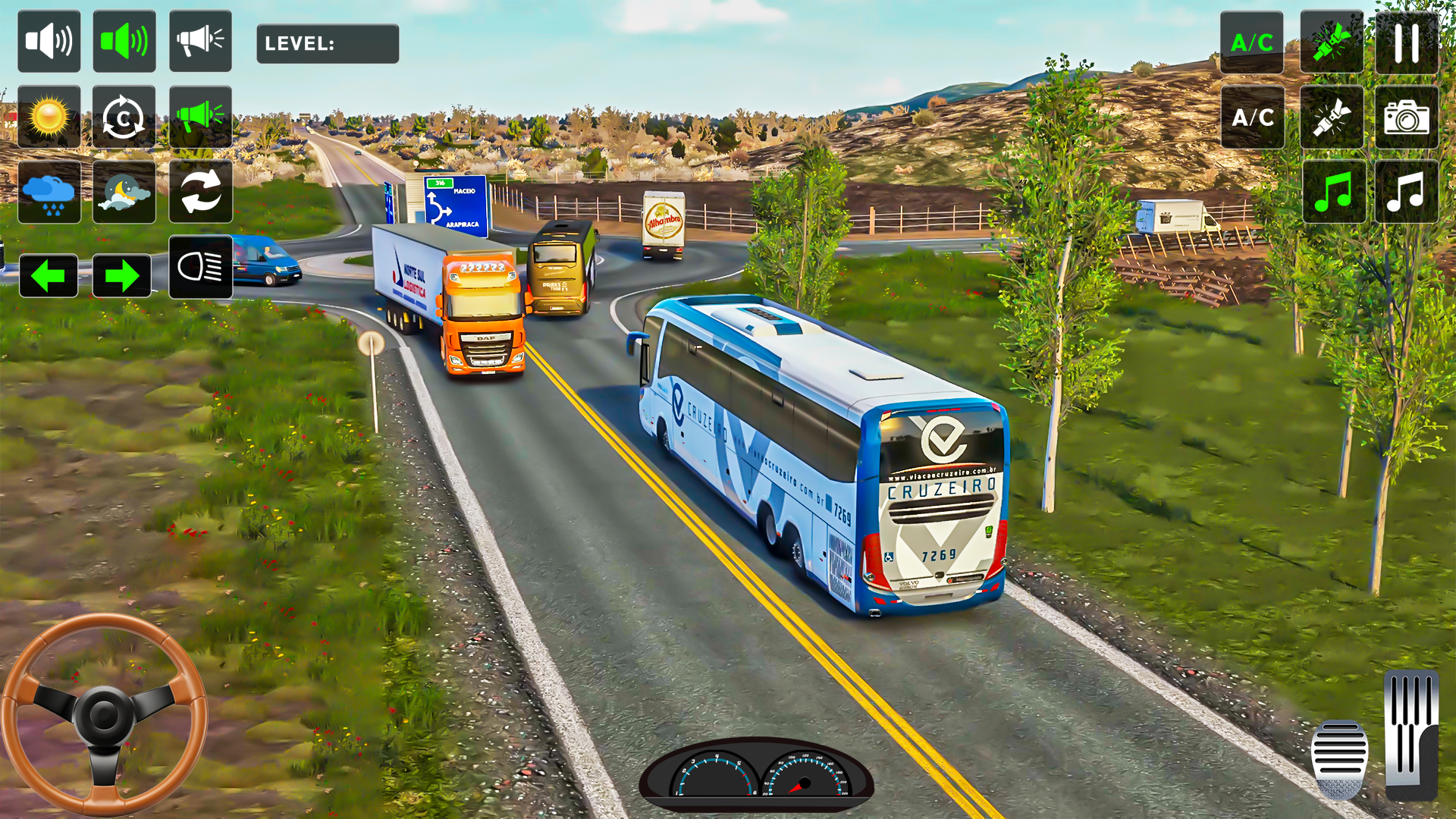Enable night mode with moon icon

[x=124, y=191]
